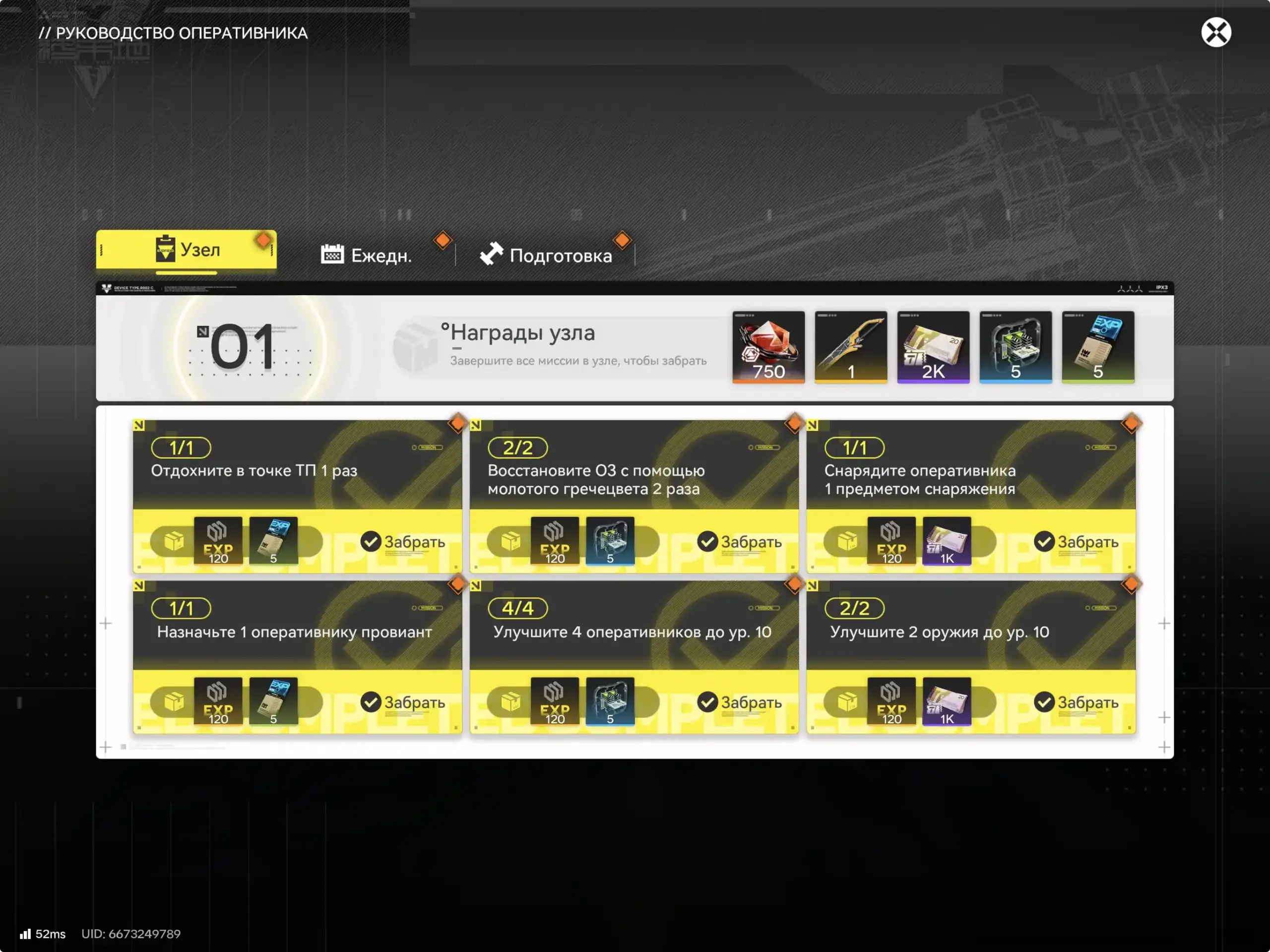Inspect the node reward of 5 EXP records

click(x=1097, y=347)
